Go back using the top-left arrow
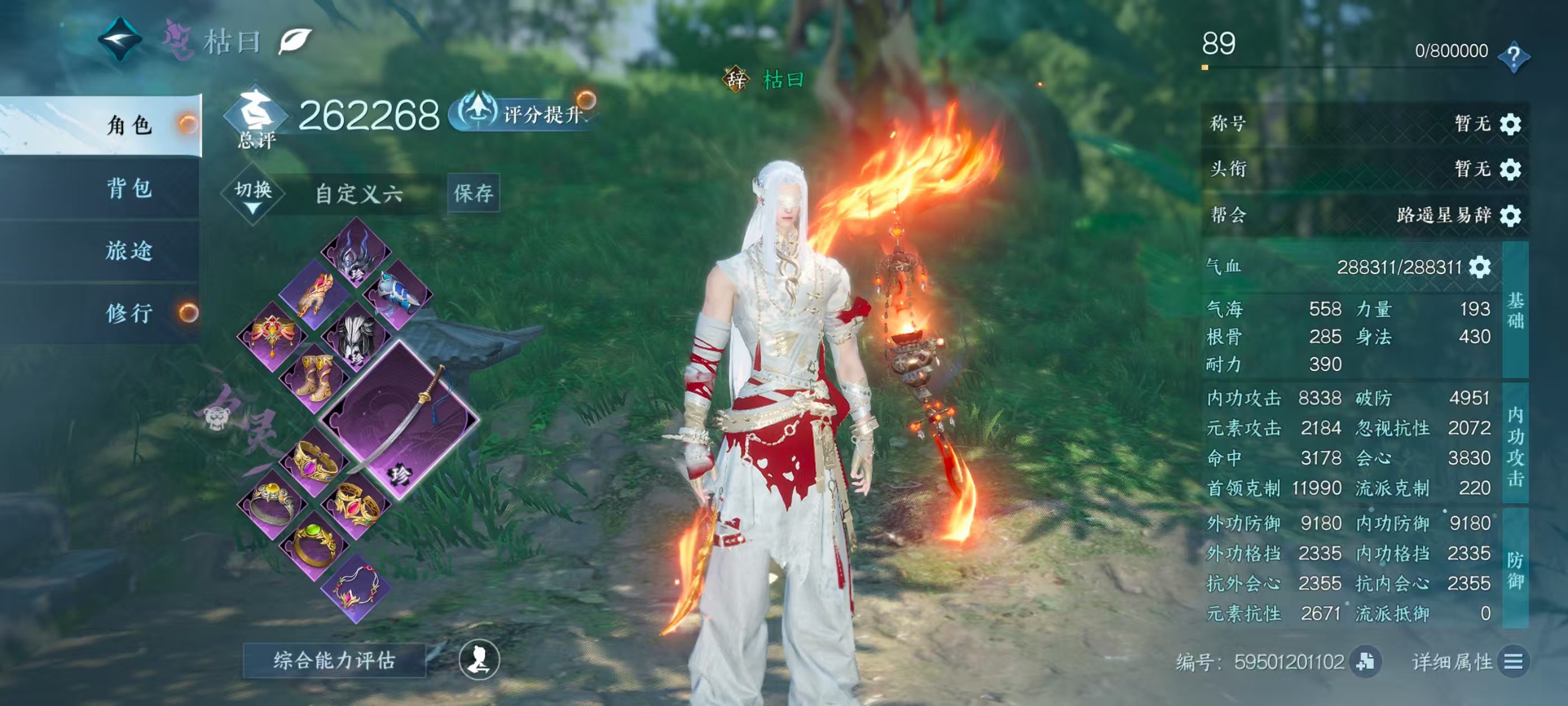1568x706 pixels. coord(120,40)
